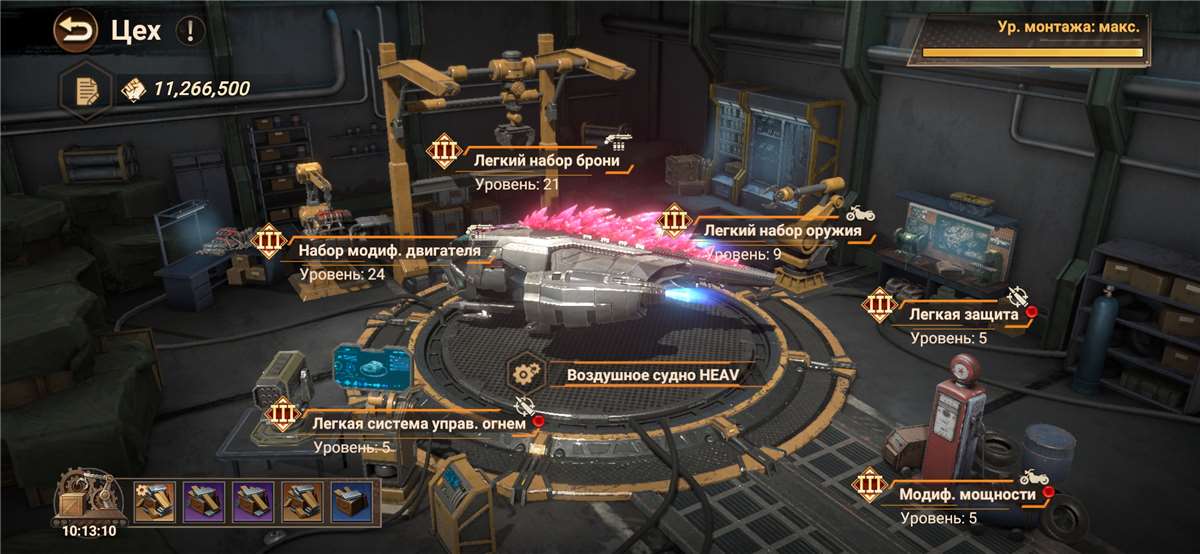Screen dimensions: 1200x554
Task: Open the document with pencil hexagon icon
Action: pyautogui.click(x=85, y=90)
